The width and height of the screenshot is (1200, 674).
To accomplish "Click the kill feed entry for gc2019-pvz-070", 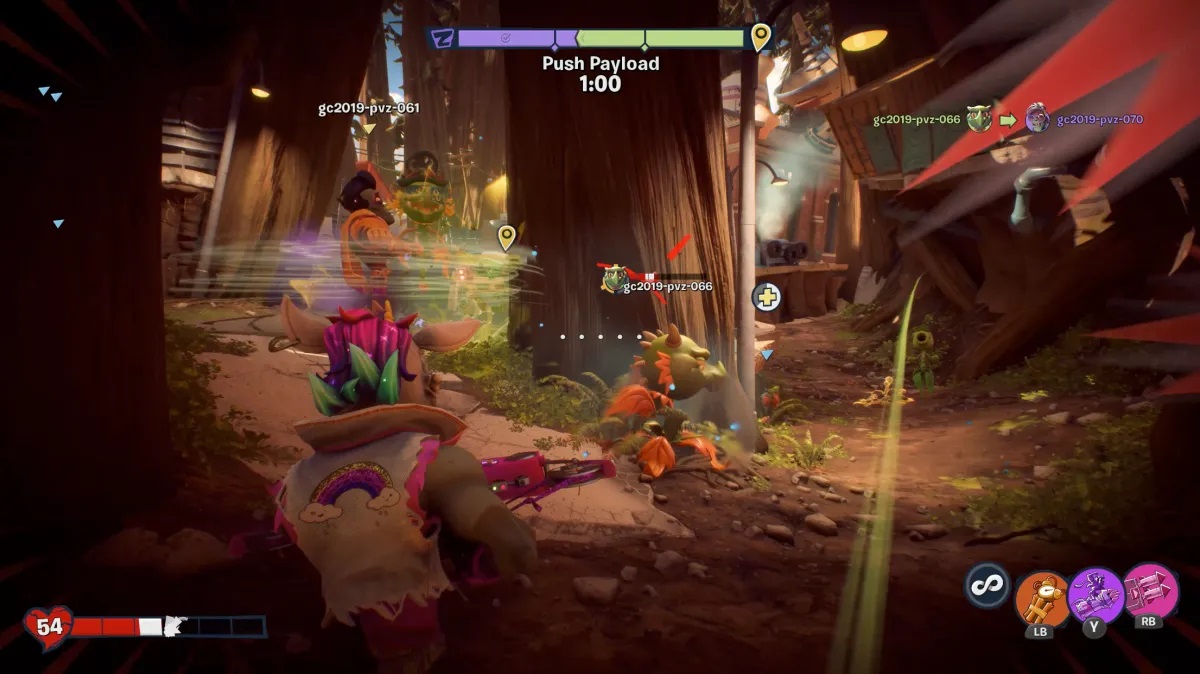I will 1099,120.
